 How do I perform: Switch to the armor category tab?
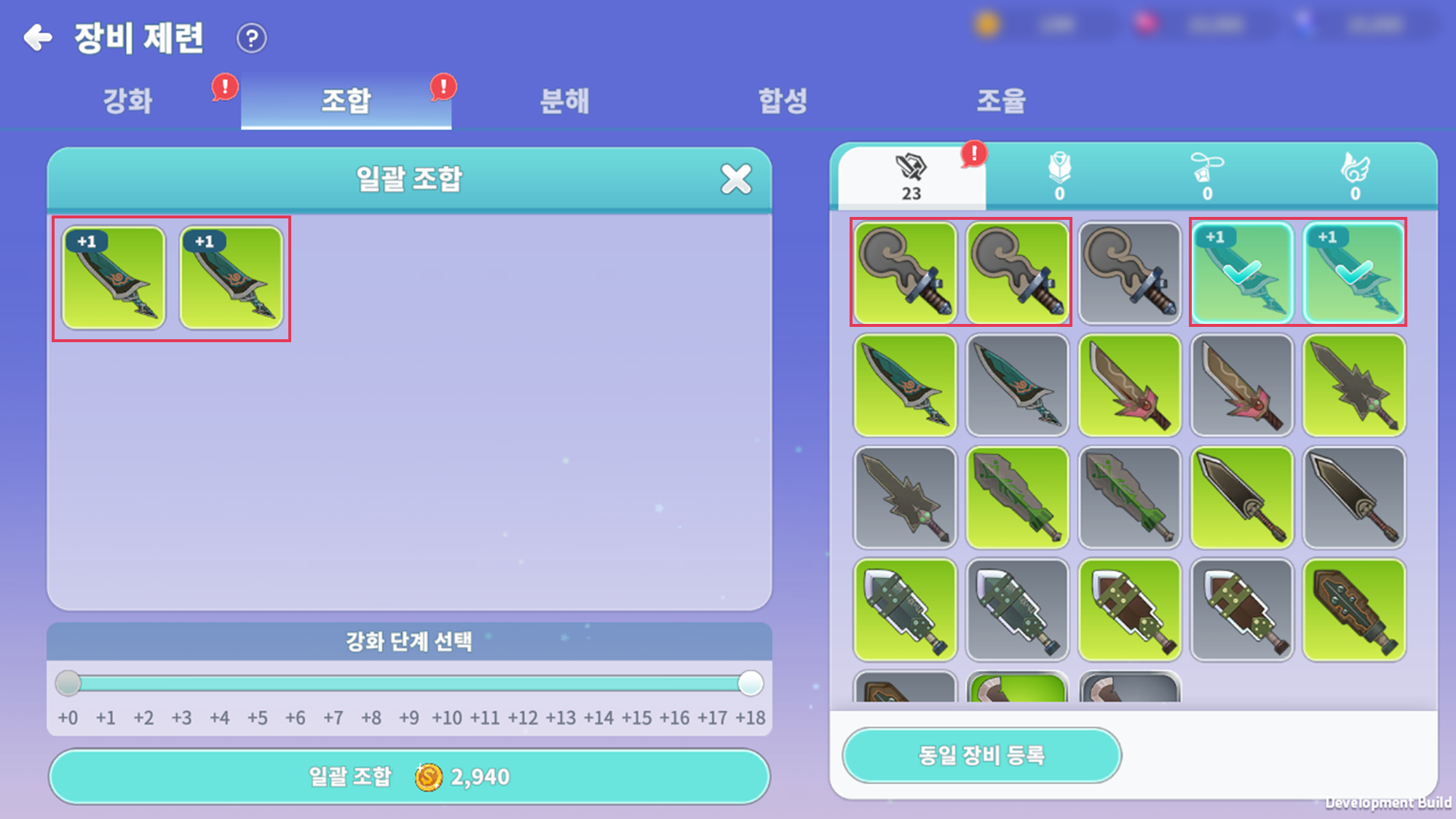(x=1060, y=177)
